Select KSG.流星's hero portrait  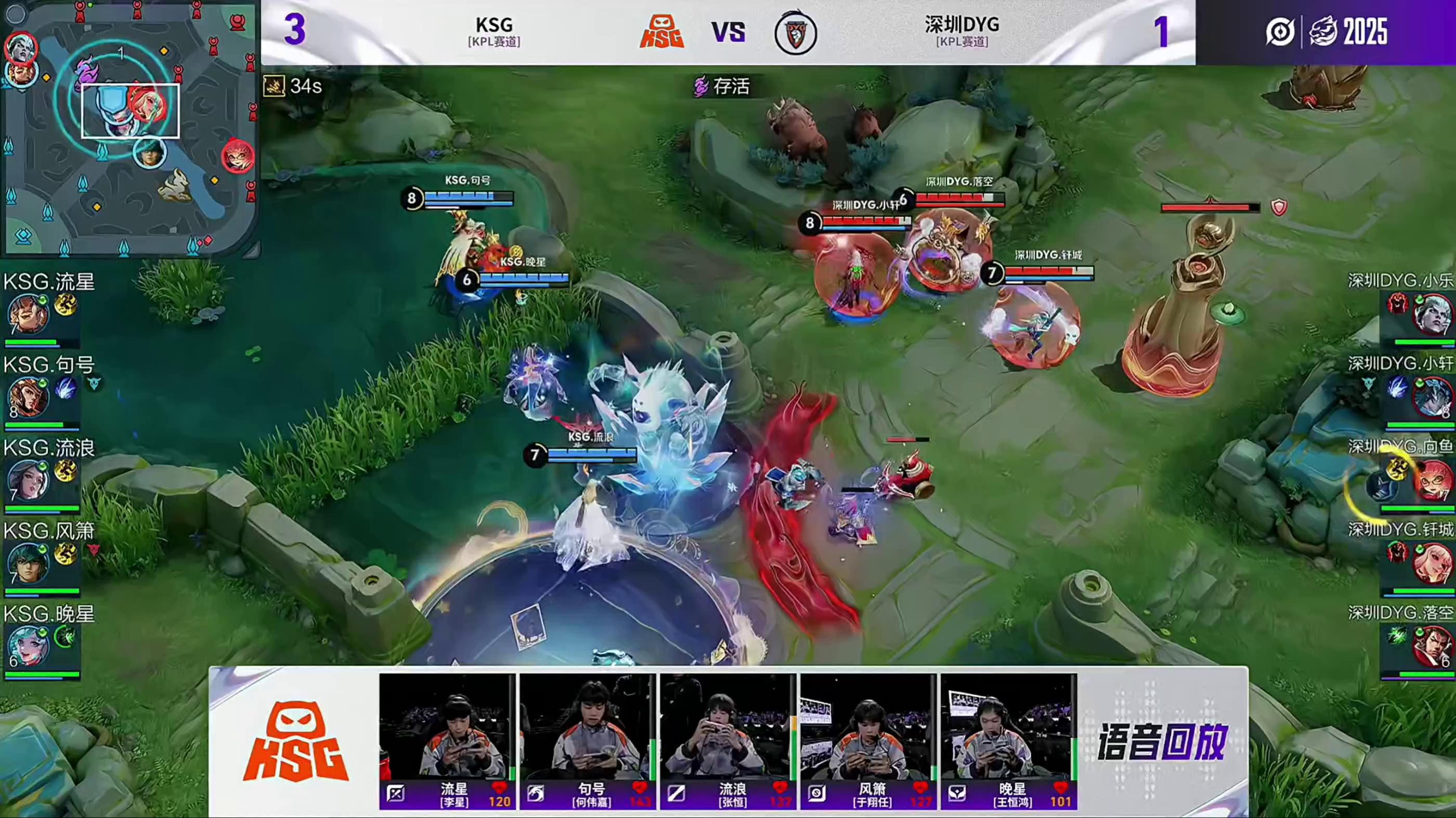[x=28, y=314]
